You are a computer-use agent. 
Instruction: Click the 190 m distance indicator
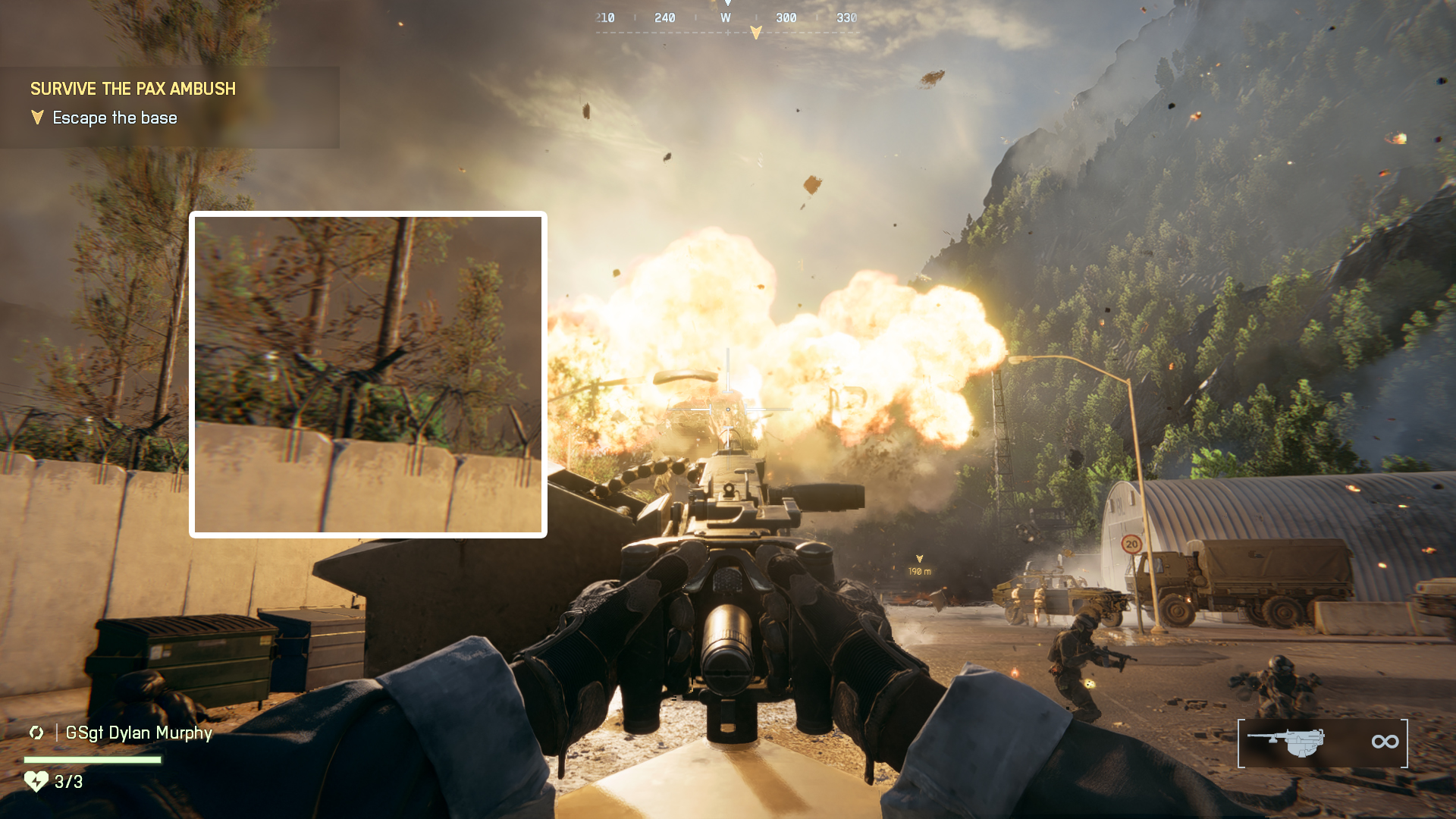coord(920,570)
